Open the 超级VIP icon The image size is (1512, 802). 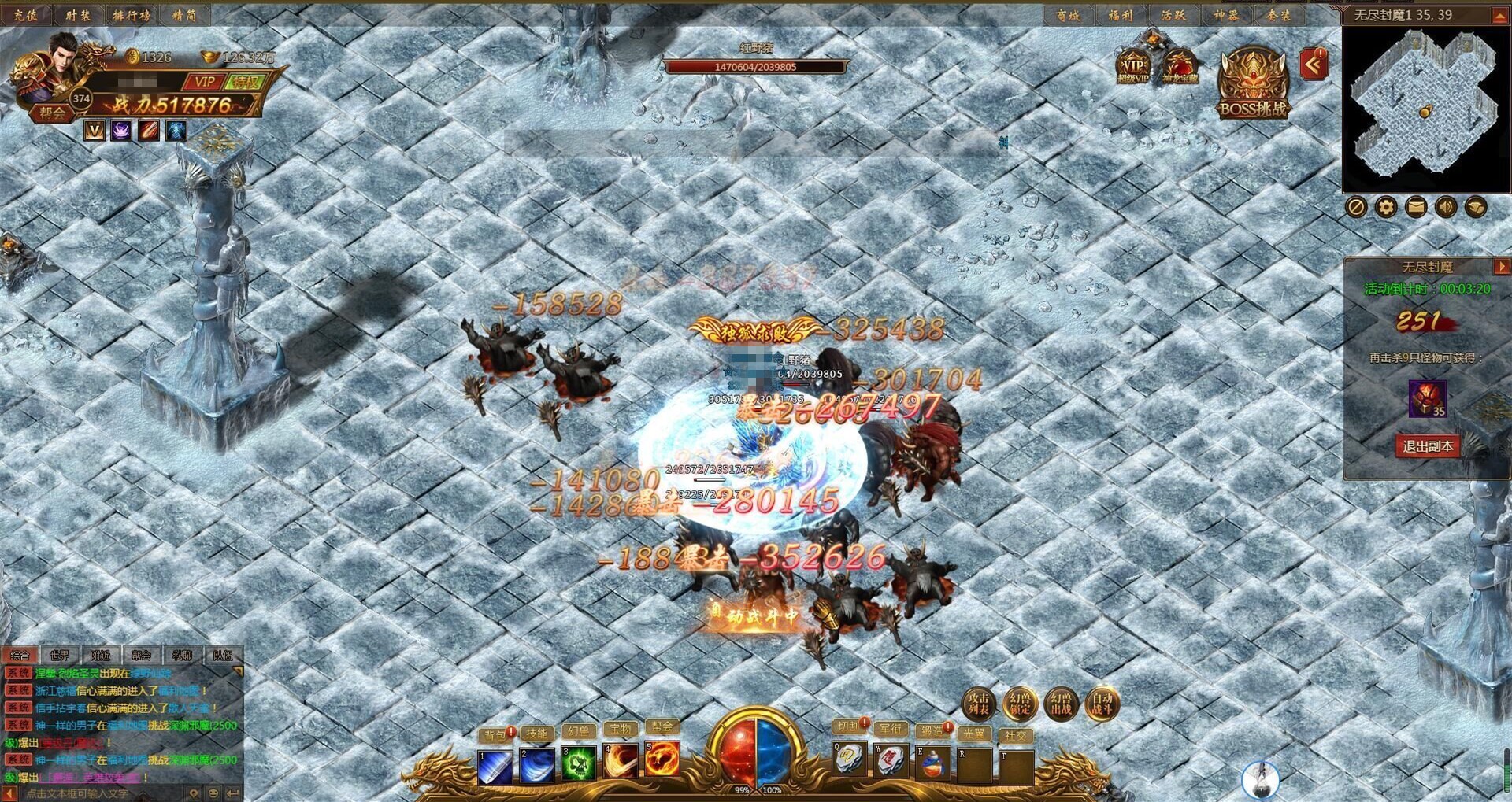tap(1132, 66)
